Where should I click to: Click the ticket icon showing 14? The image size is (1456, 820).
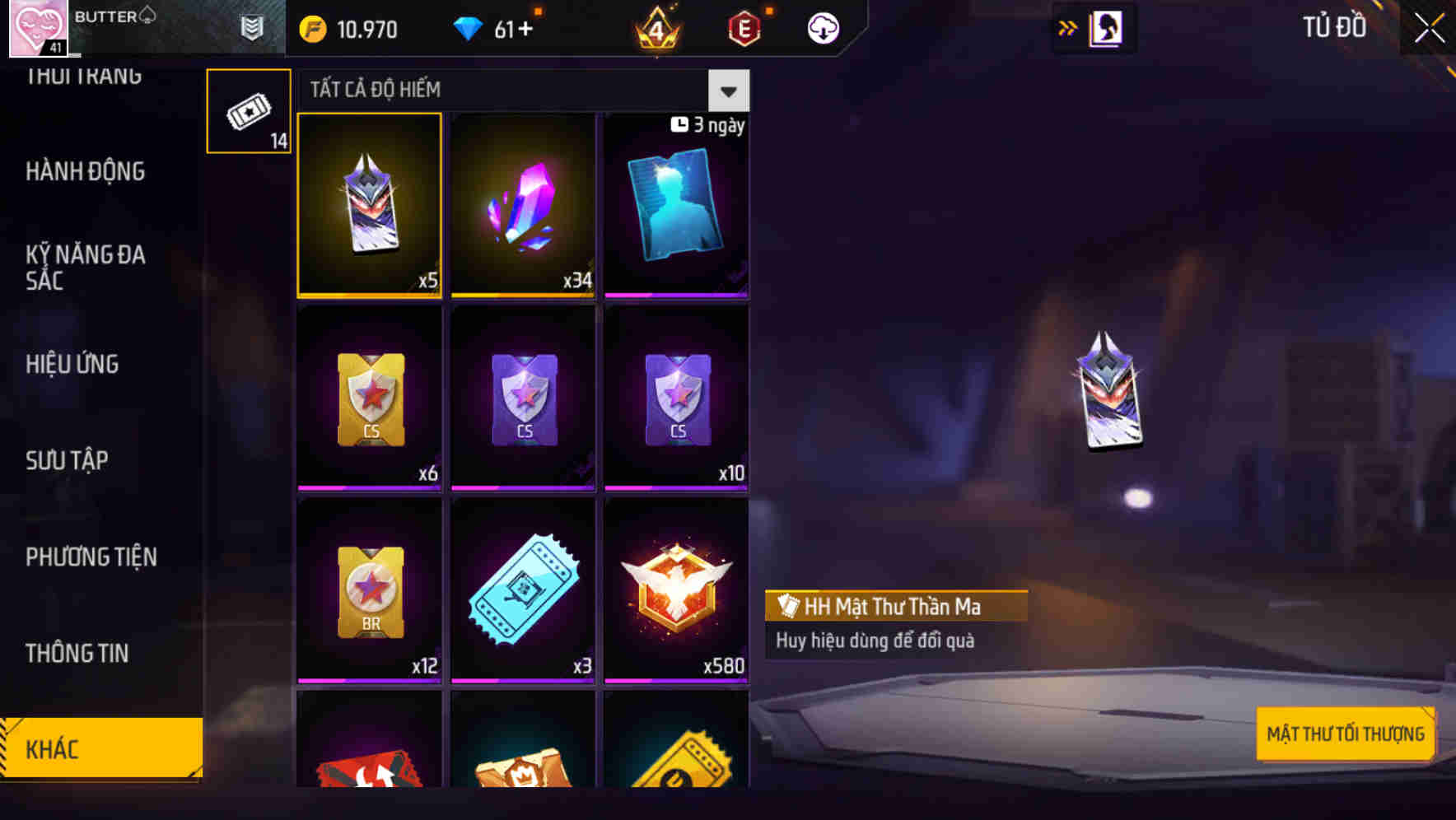coord(248,109)
